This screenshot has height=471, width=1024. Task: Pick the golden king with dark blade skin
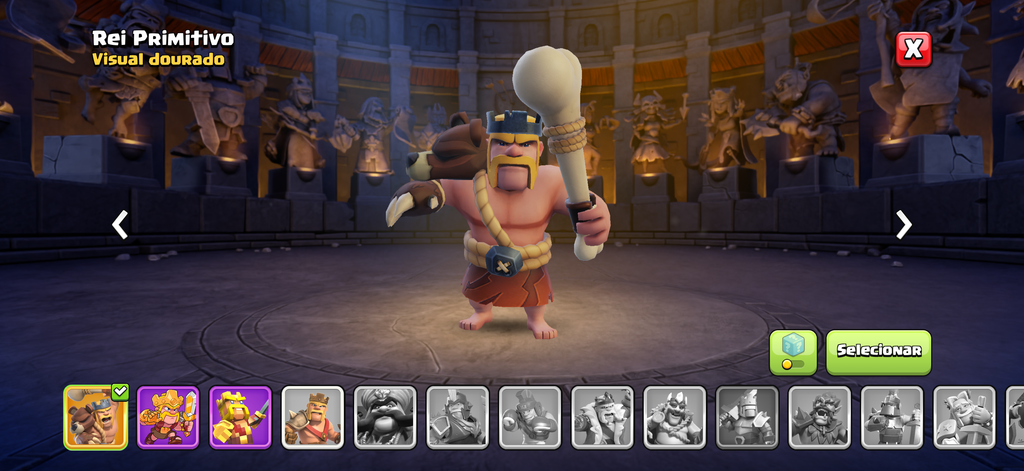click(240, 416)
